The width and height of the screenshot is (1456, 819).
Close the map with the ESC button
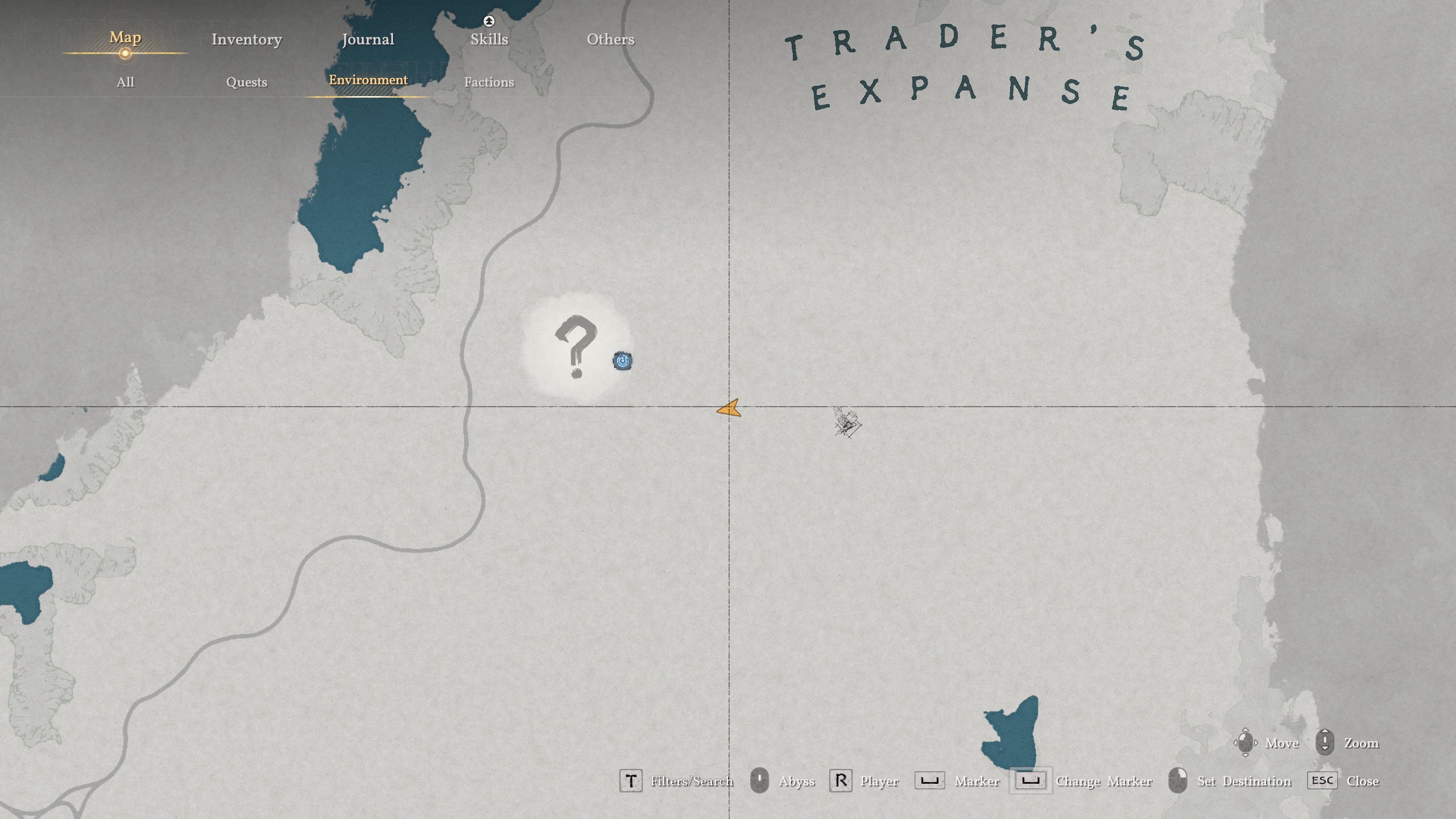tap(1323, 780)
